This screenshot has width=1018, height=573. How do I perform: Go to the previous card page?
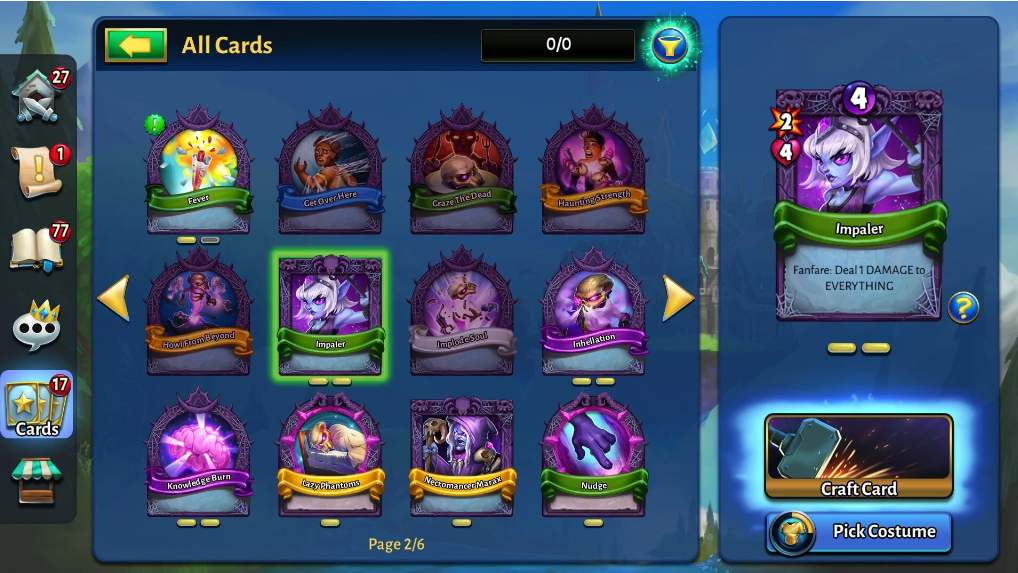[x=114, y=299]
